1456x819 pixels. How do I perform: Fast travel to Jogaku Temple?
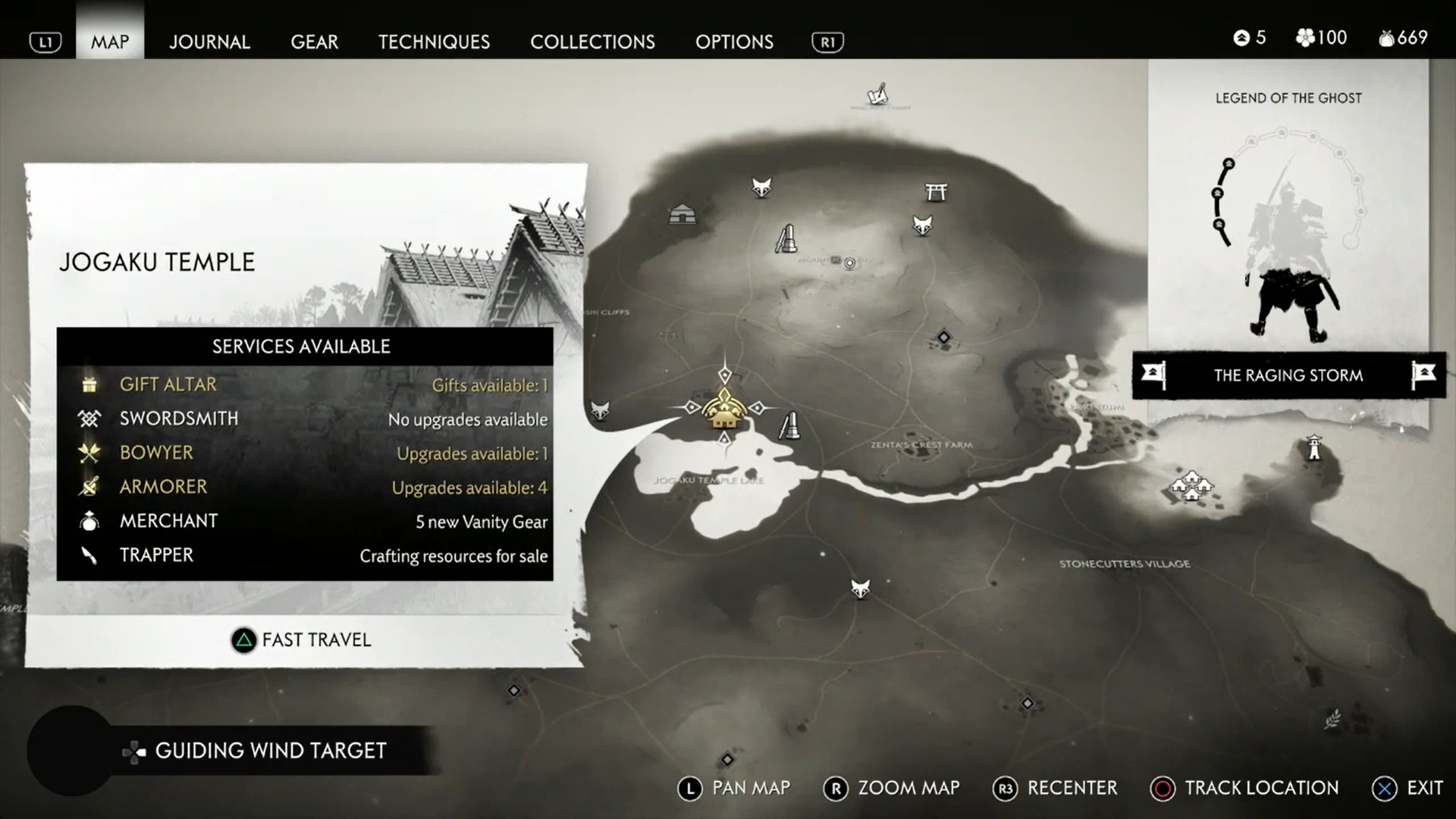302,640
